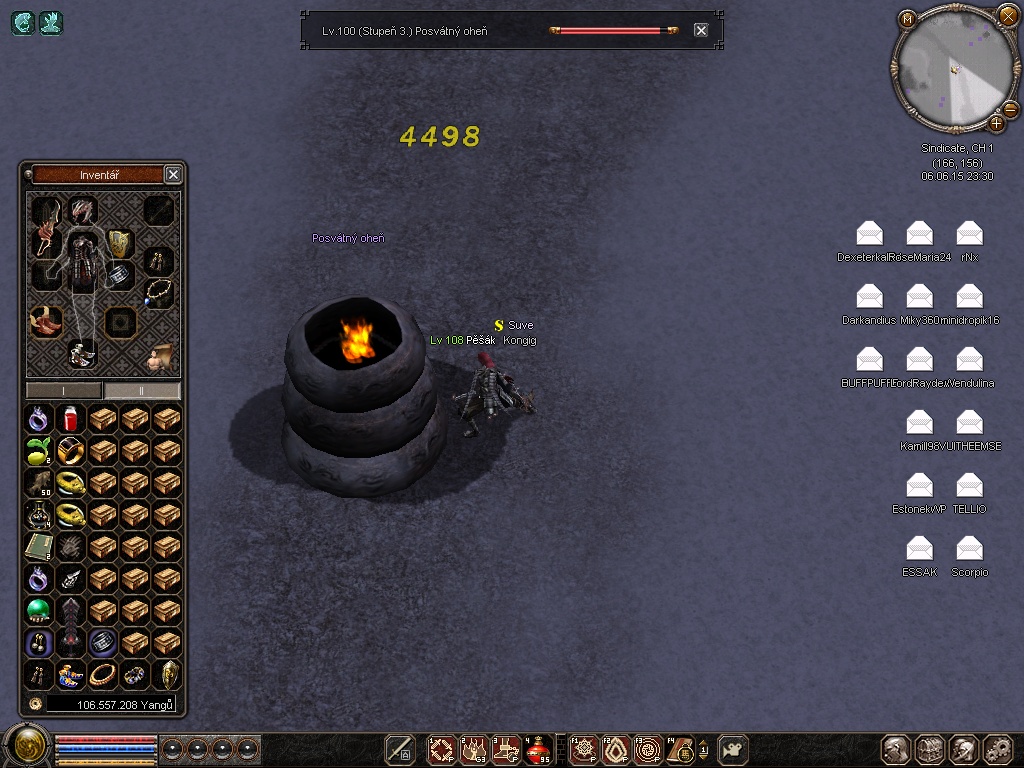Open the whisper envelope from Darkandius
The width and height of the screenshot is (1024, 768).
click(x=869, y=297)
